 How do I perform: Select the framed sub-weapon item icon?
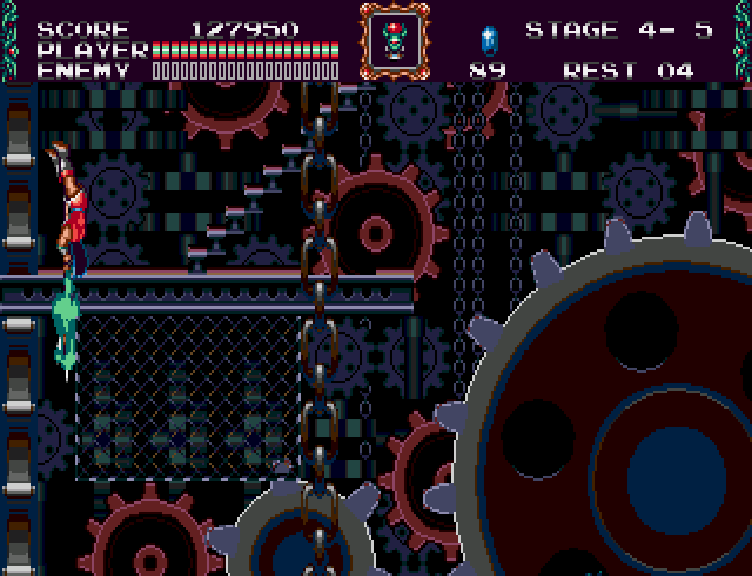[395, 40]
